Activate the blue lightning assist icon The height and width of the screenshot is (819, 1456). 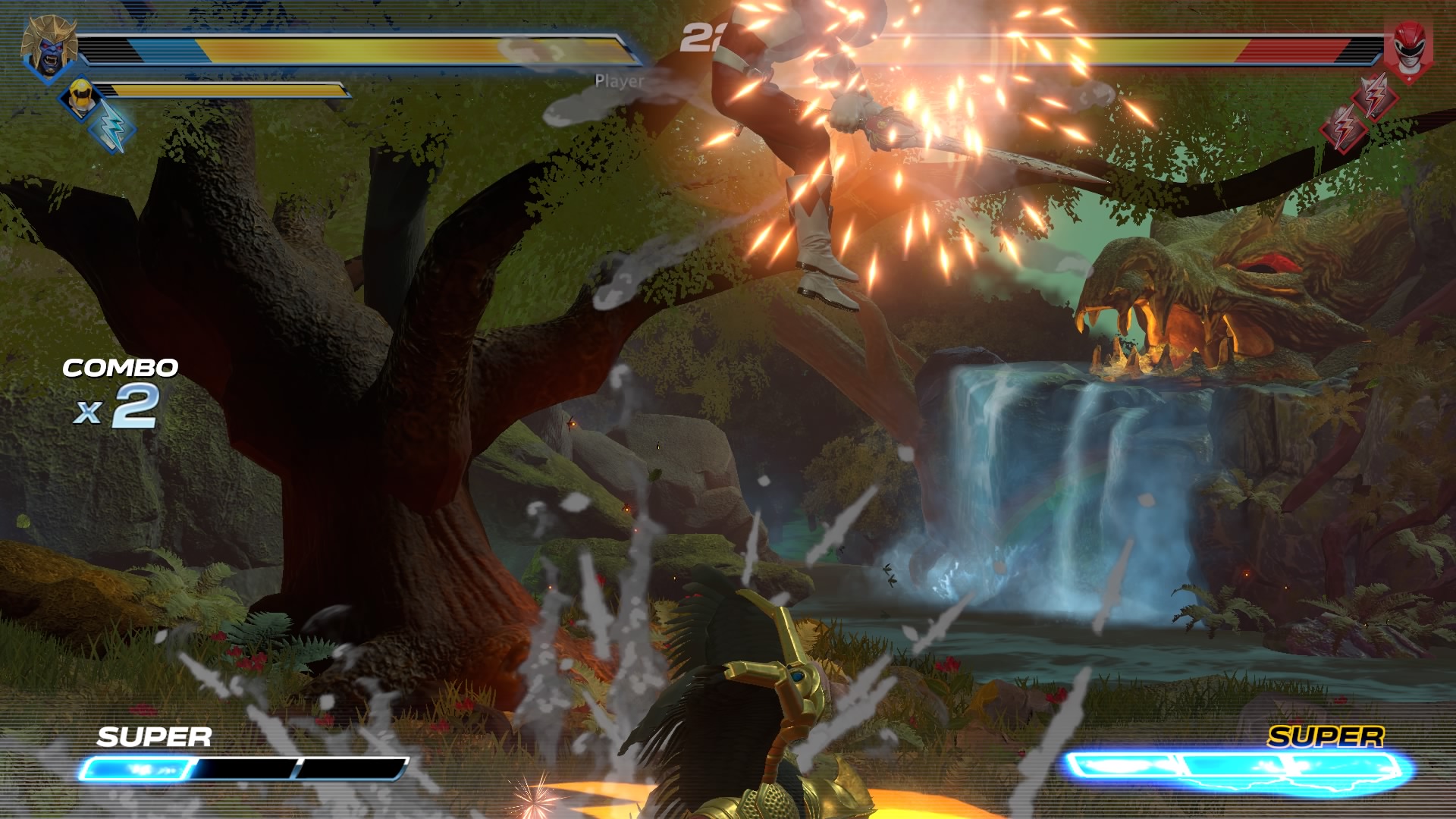(111, 127)
